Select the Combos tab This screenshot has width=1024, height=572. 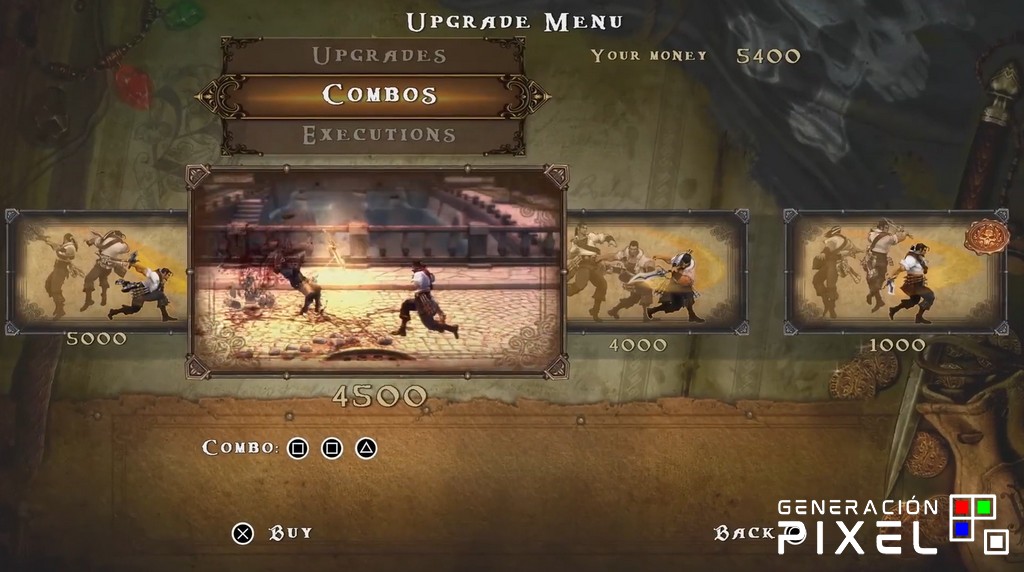(x=379, y=95)
